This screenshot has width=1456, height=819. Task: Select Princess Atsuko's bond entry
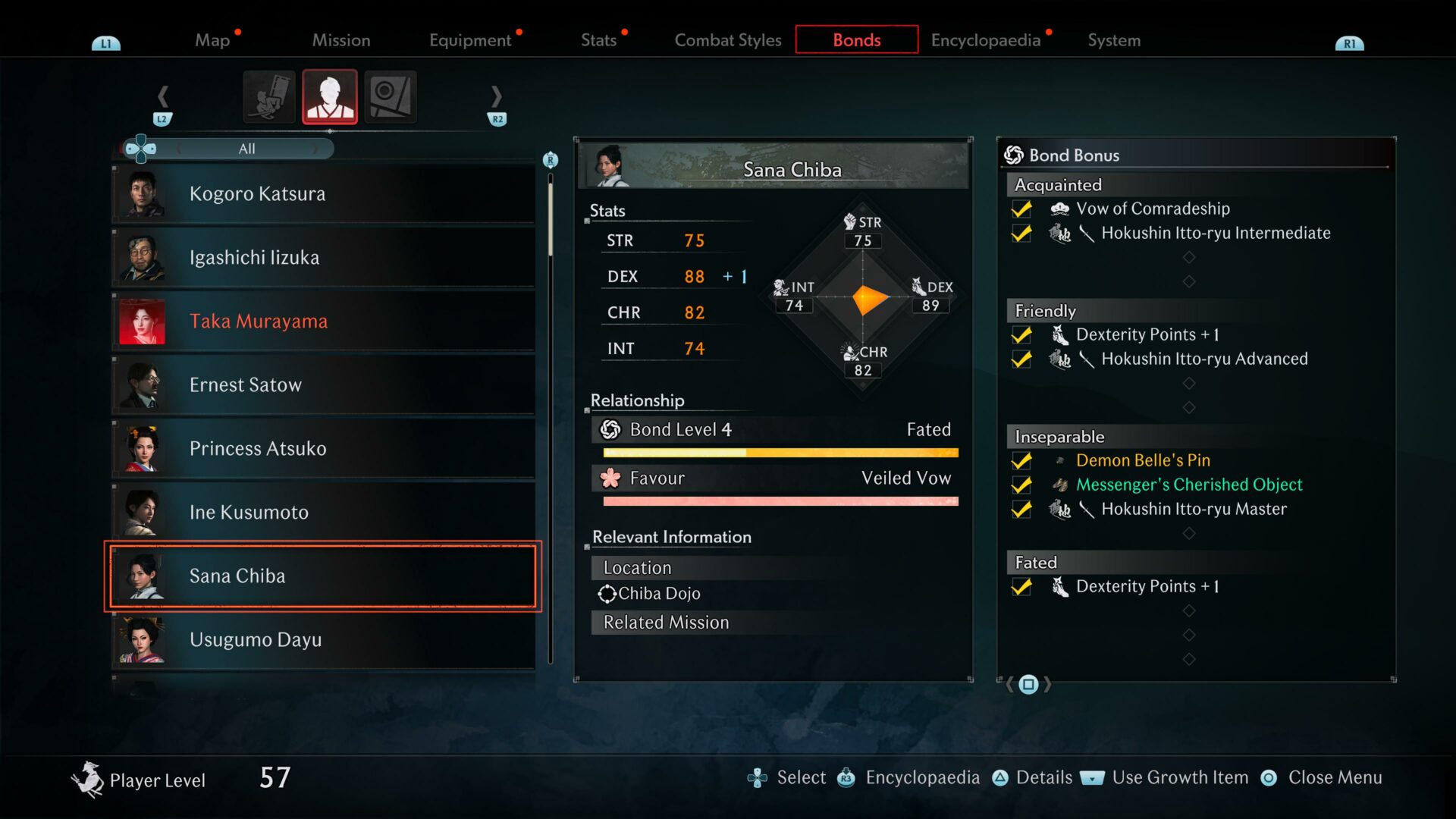(324, 449)
